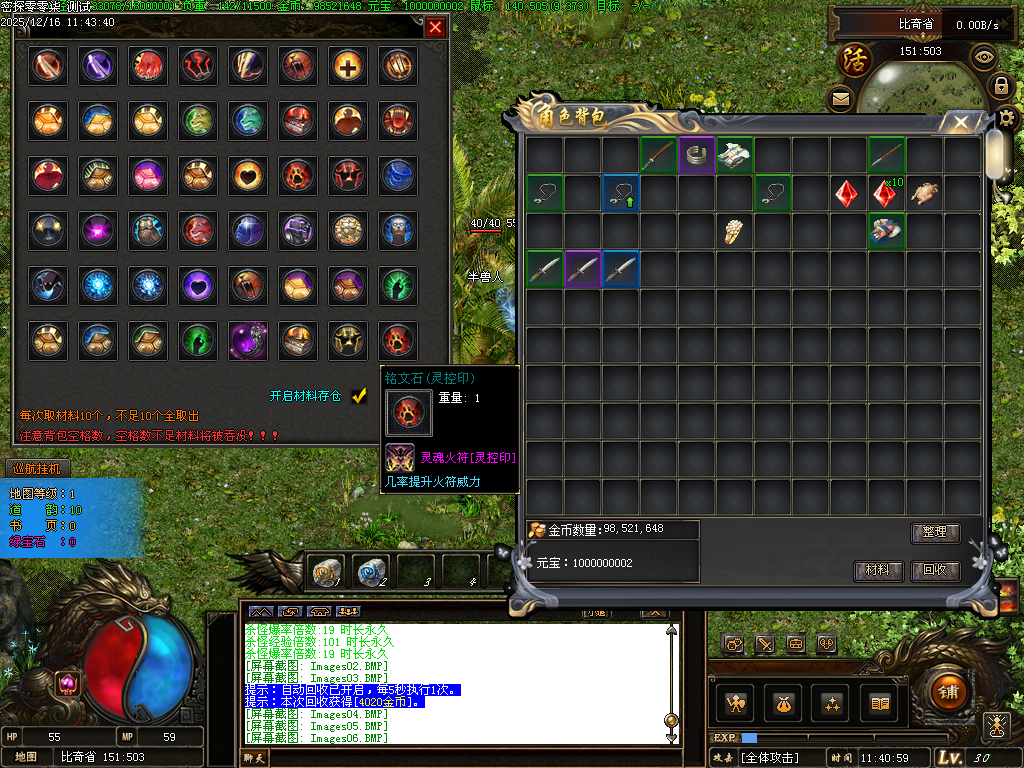
Task: Select the purple-bordered dagger slot
Action: click(x=582, y=269)
